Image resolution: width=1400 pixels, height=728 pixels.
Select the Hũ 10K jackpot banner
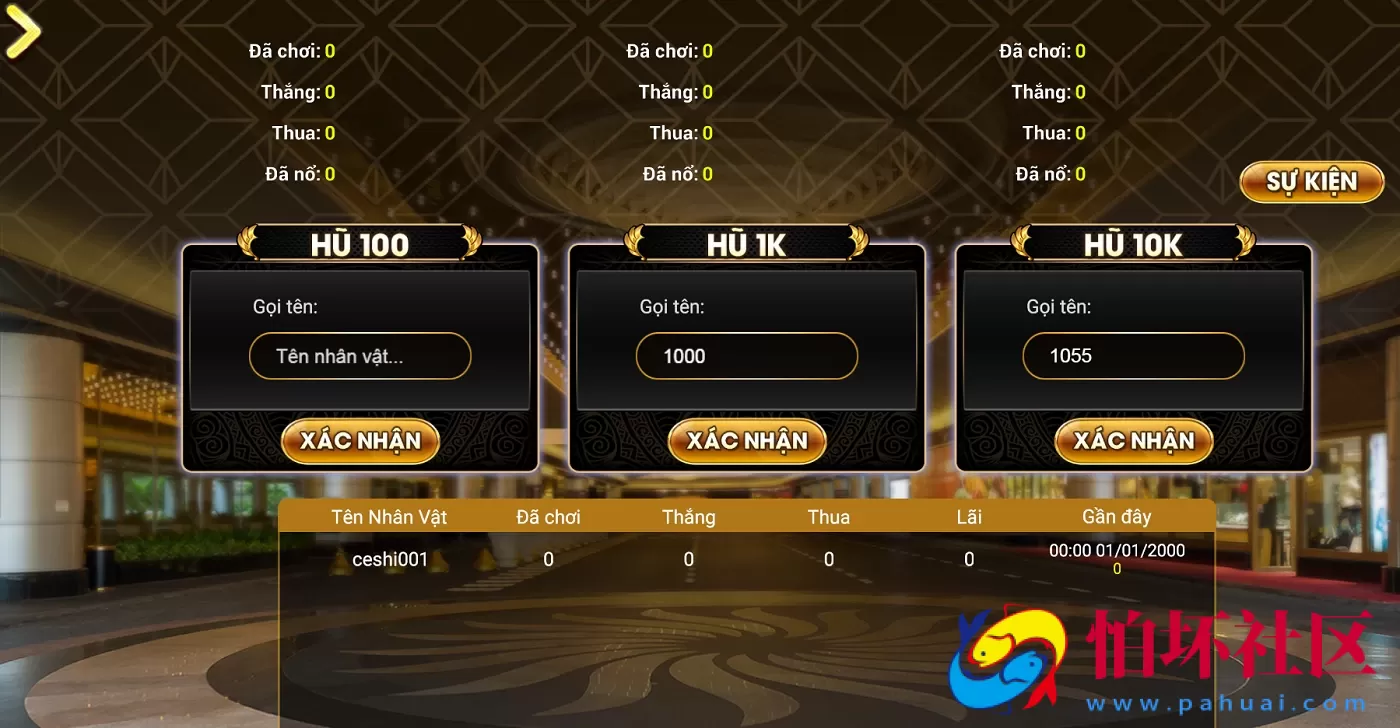1133,243
